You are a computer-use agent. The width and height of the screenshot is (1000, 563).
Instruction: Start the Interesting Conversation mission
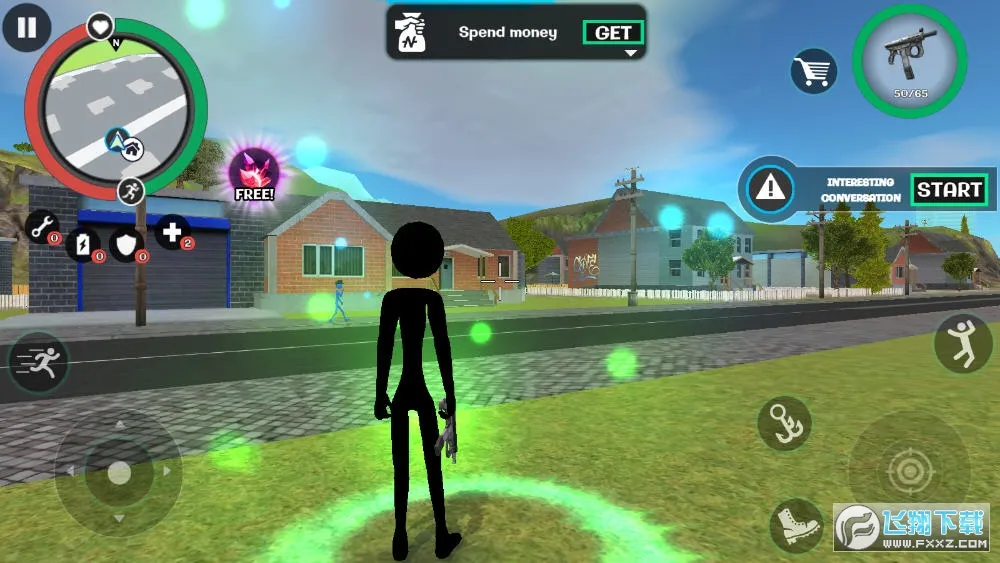tap(949, 189)
